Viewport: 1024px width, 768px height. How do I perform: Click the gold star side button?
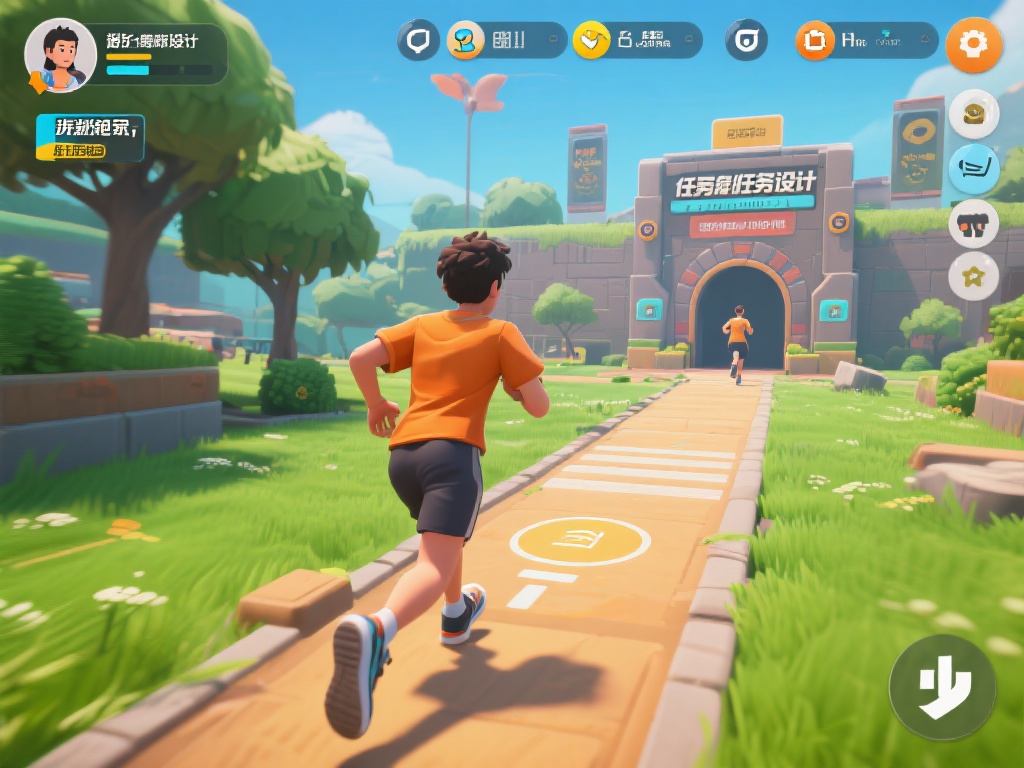[973, 277]
